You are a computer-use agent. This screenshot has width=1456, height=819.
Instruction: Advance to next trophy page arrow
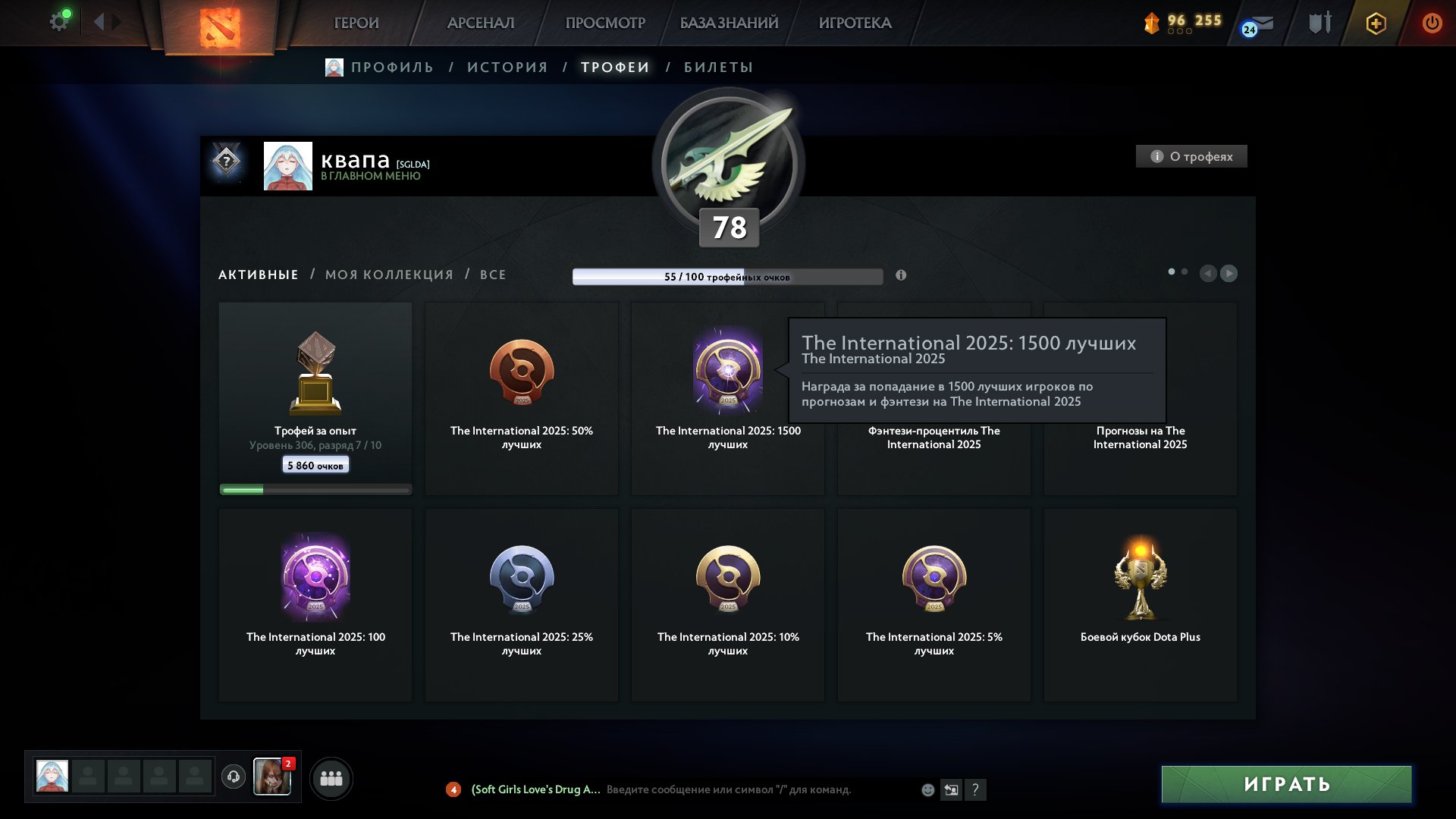click(1229, 273)
